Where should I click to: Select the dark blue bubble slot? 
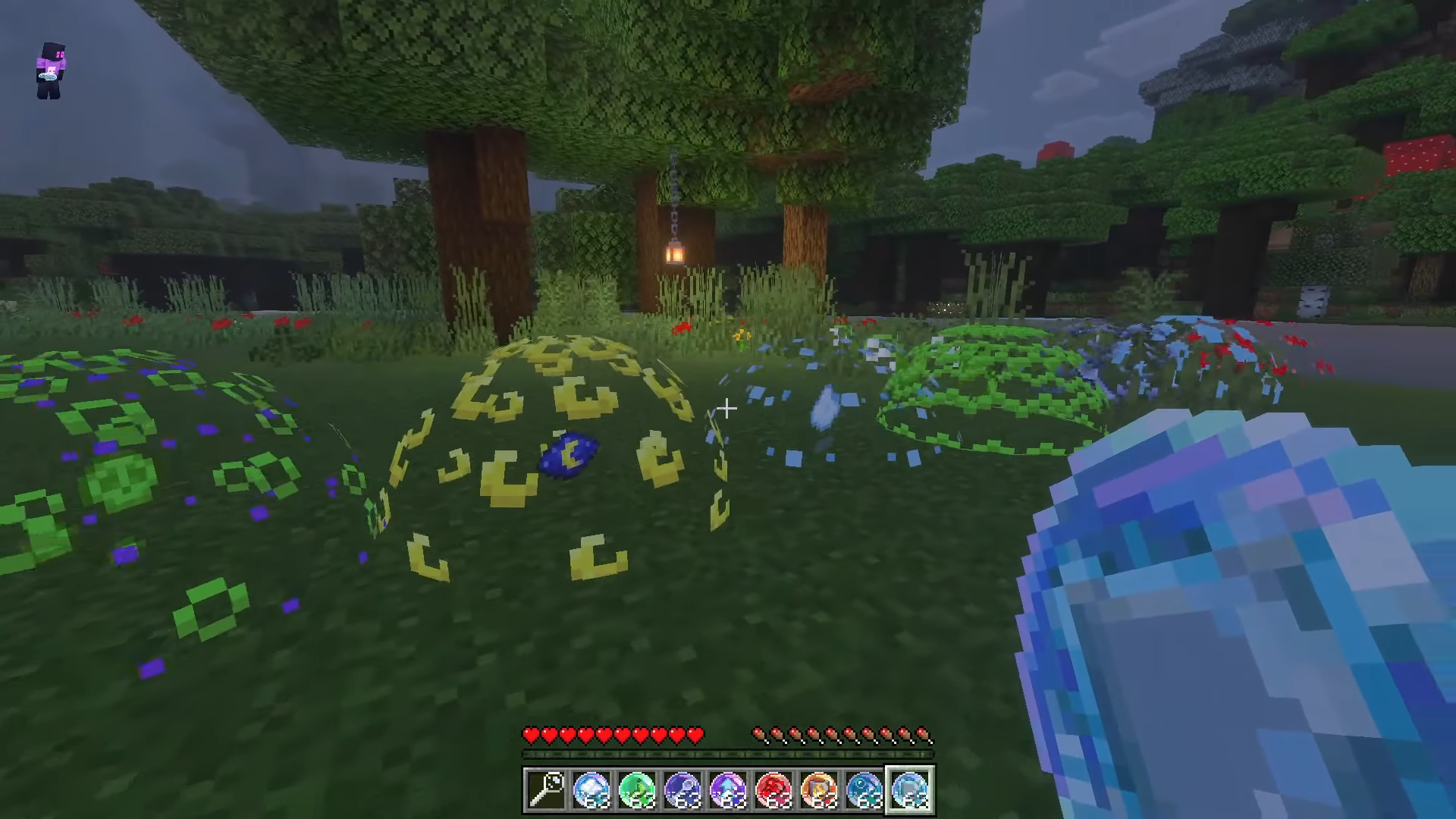tap(682, 790)
